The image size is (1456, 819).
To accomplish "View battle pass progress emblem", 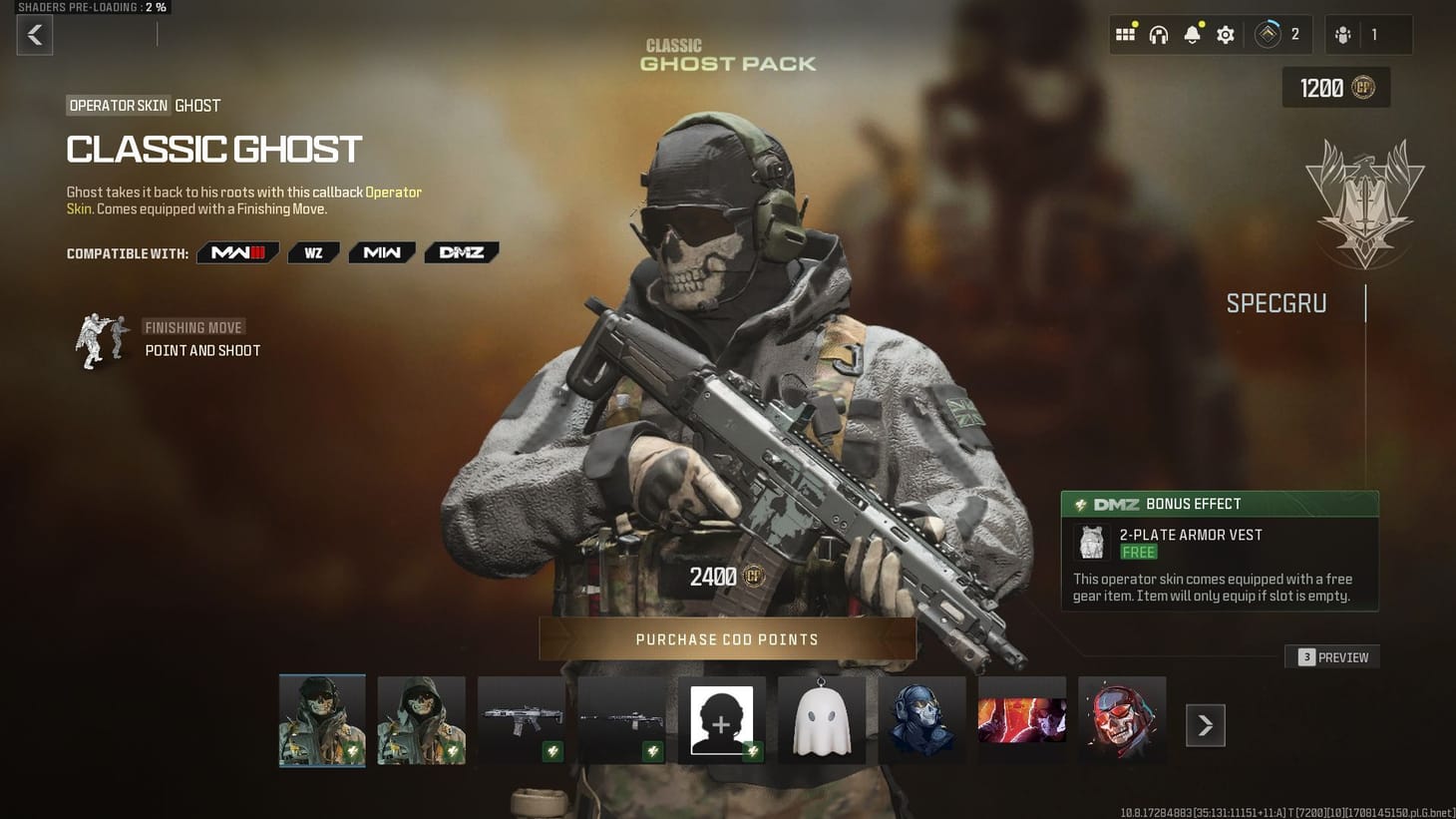I will coord(1269,33).
